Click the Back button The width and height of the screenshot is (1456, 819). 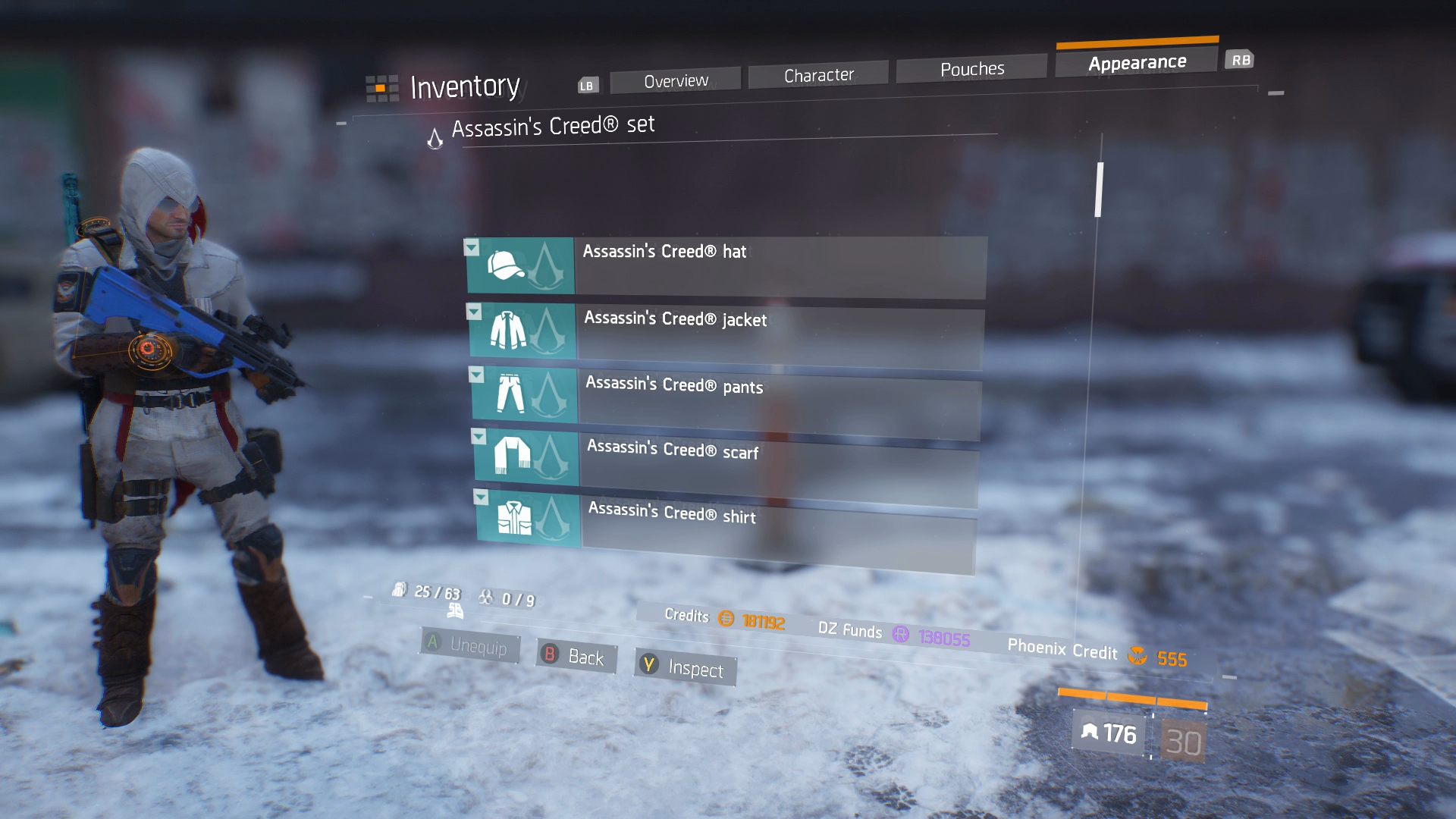[575, 657]
